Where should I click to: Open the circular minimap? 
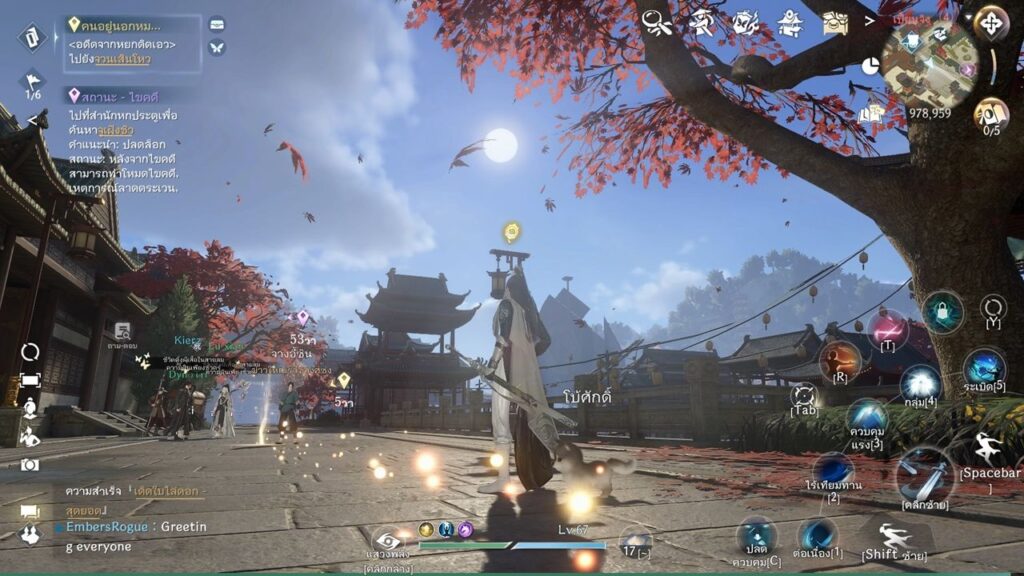click(929, 63)
